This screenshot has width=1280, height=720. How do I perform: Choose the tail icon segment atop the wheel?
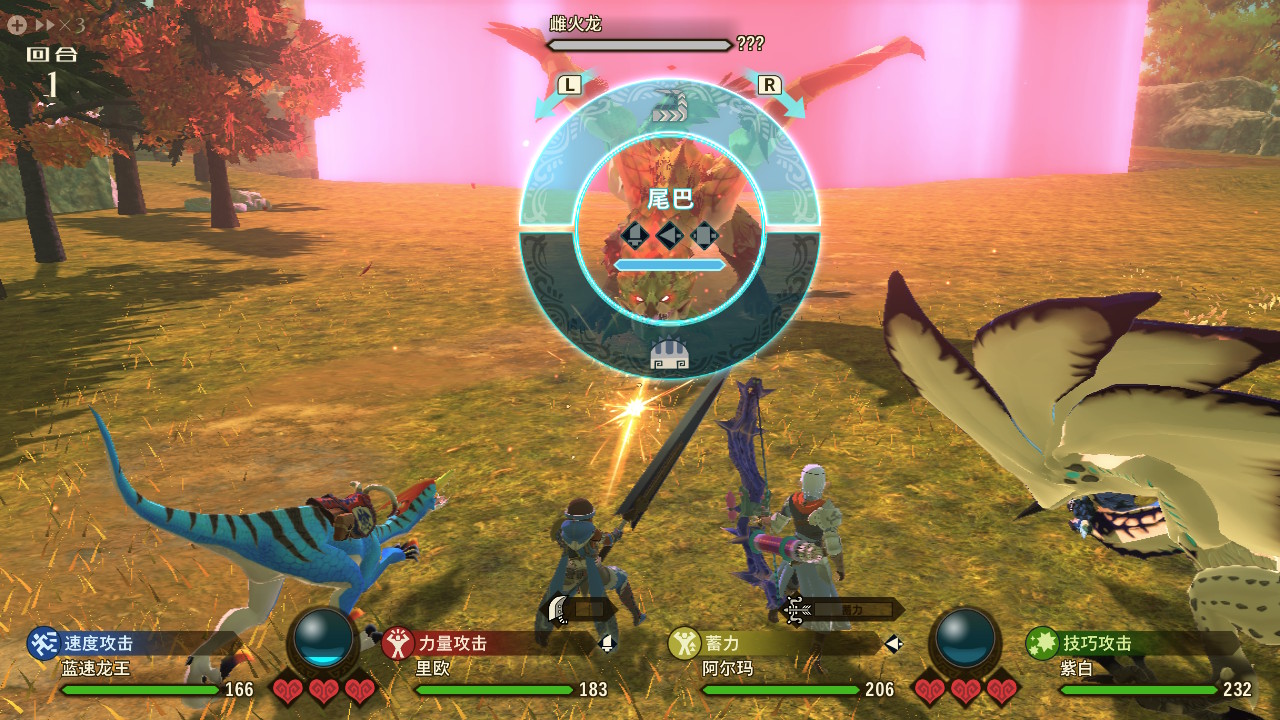tap(670, 105)
